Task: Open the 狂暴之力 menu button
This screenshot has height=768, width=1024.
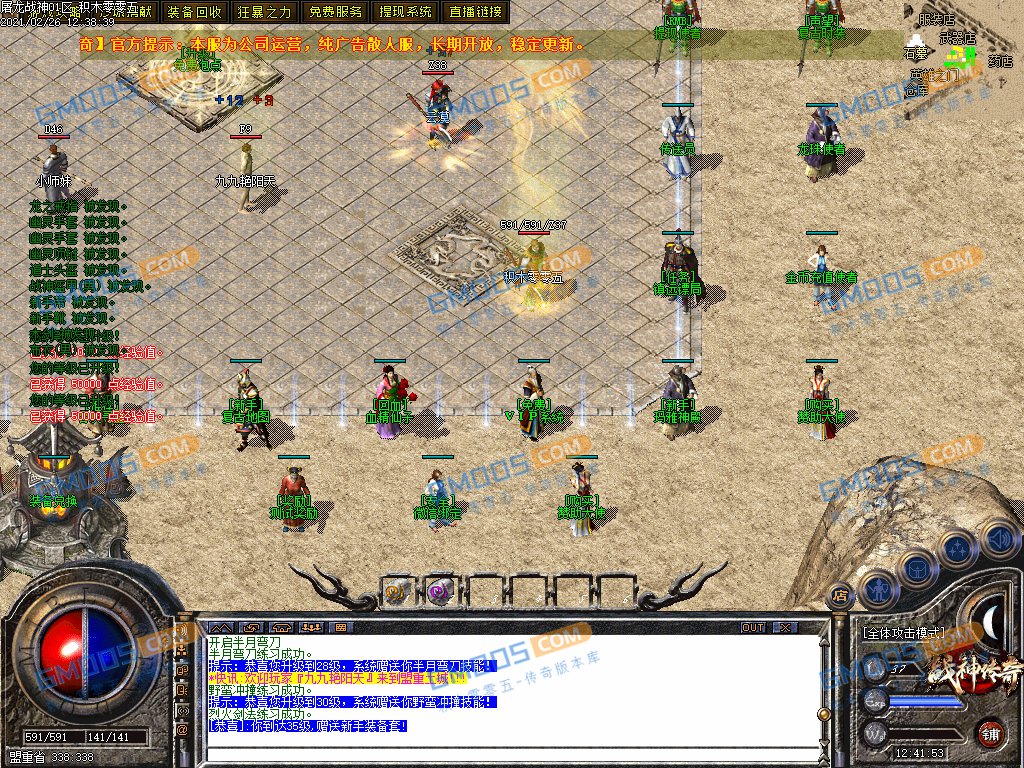Action: point(265,12)
